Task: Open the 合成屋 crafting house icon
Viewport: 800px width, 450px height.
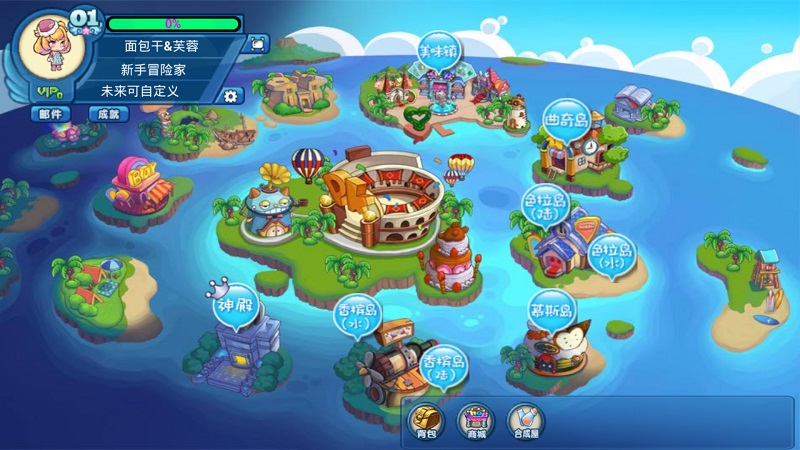Action: click(x=526, y=421)
